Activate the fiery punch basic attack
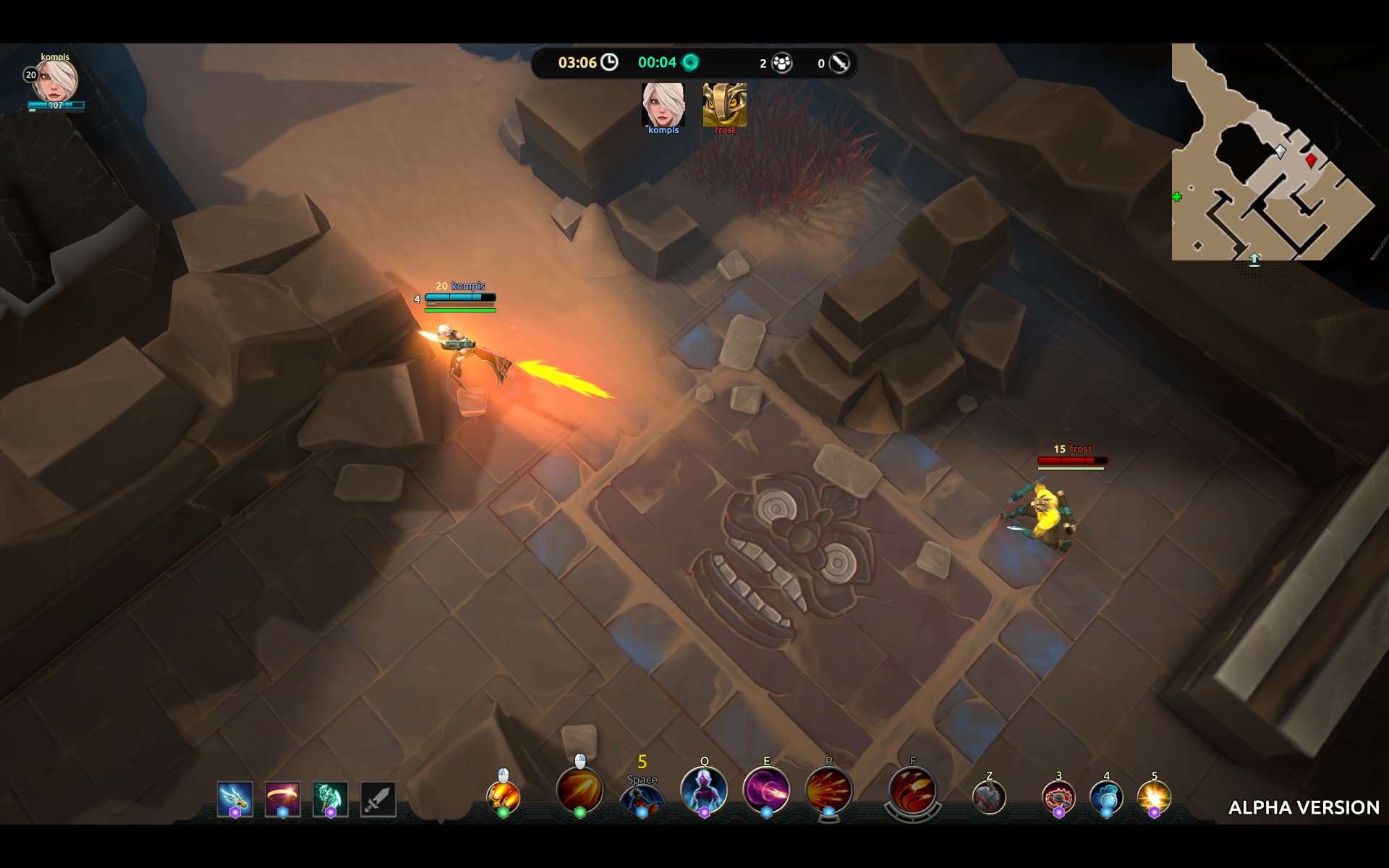The height and width of the screenshot is (868, 1389). coord(504,796)
